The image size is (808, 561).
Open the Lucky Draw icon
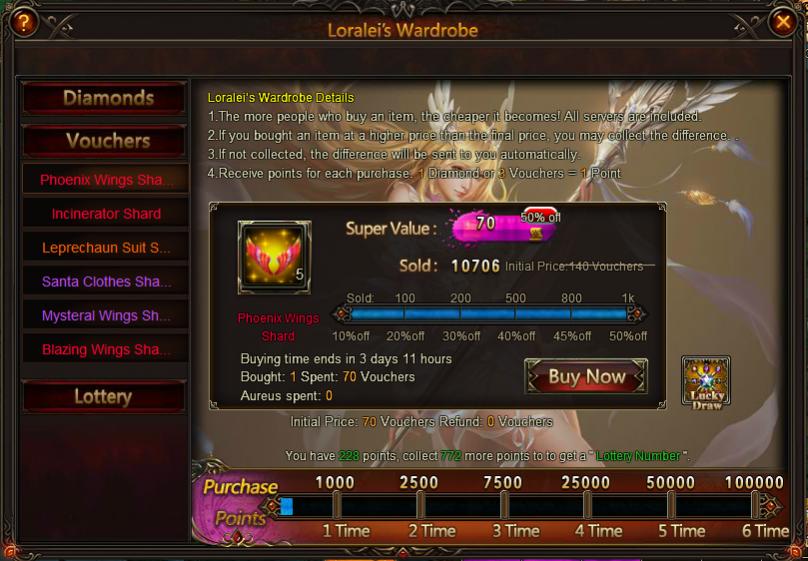[705, 381]
